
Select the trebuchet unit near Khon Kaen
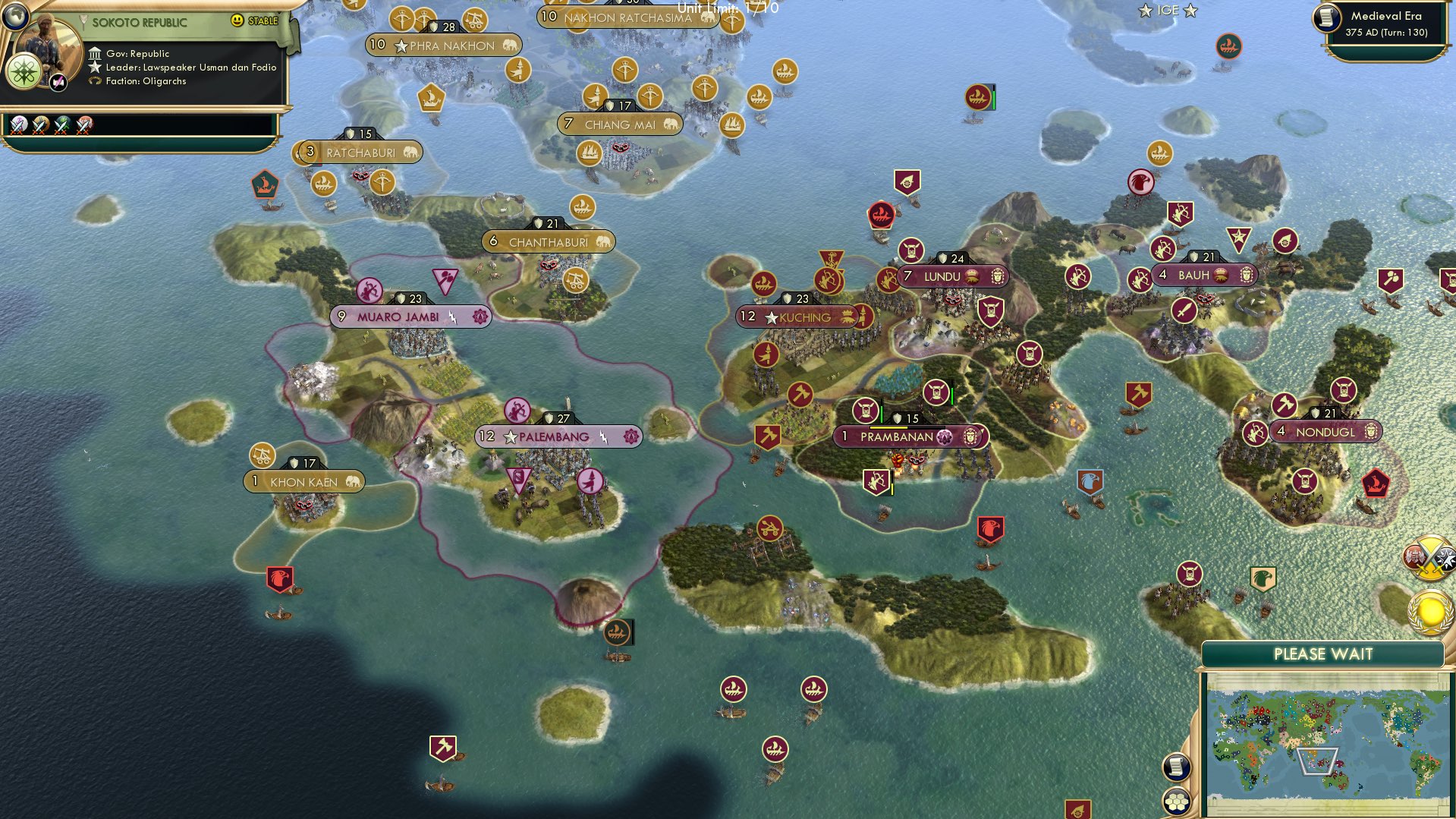[x=262, y=455]
